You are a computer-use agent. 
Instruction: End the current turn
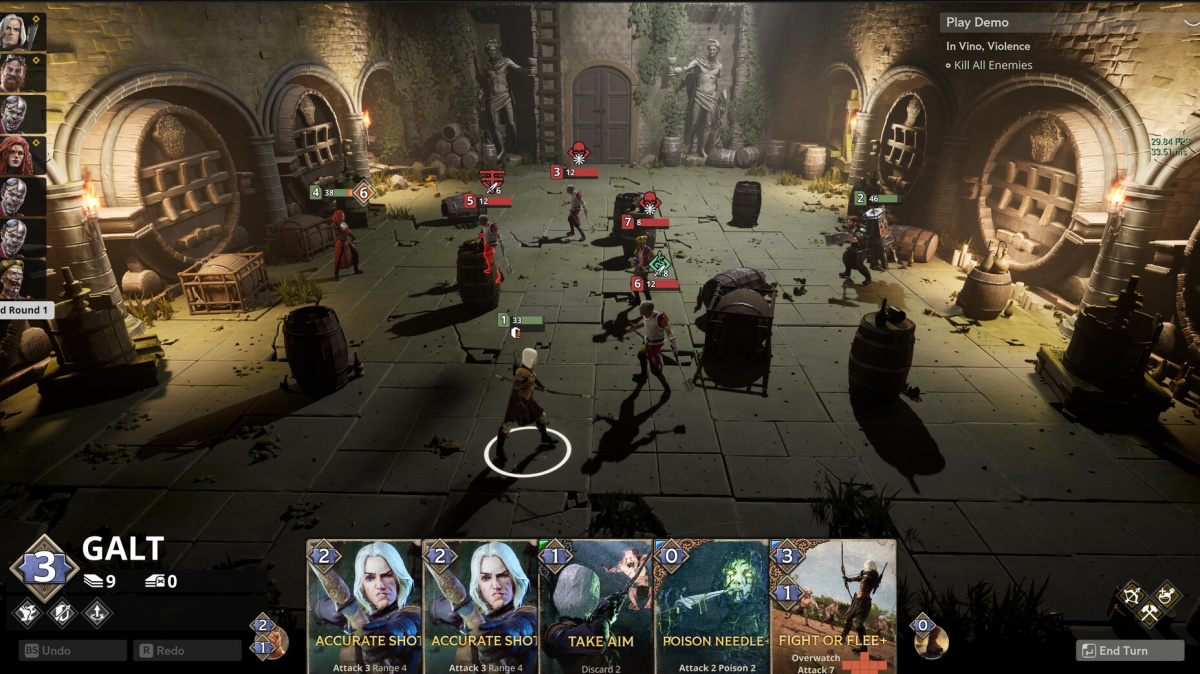tap(1128, 650)
